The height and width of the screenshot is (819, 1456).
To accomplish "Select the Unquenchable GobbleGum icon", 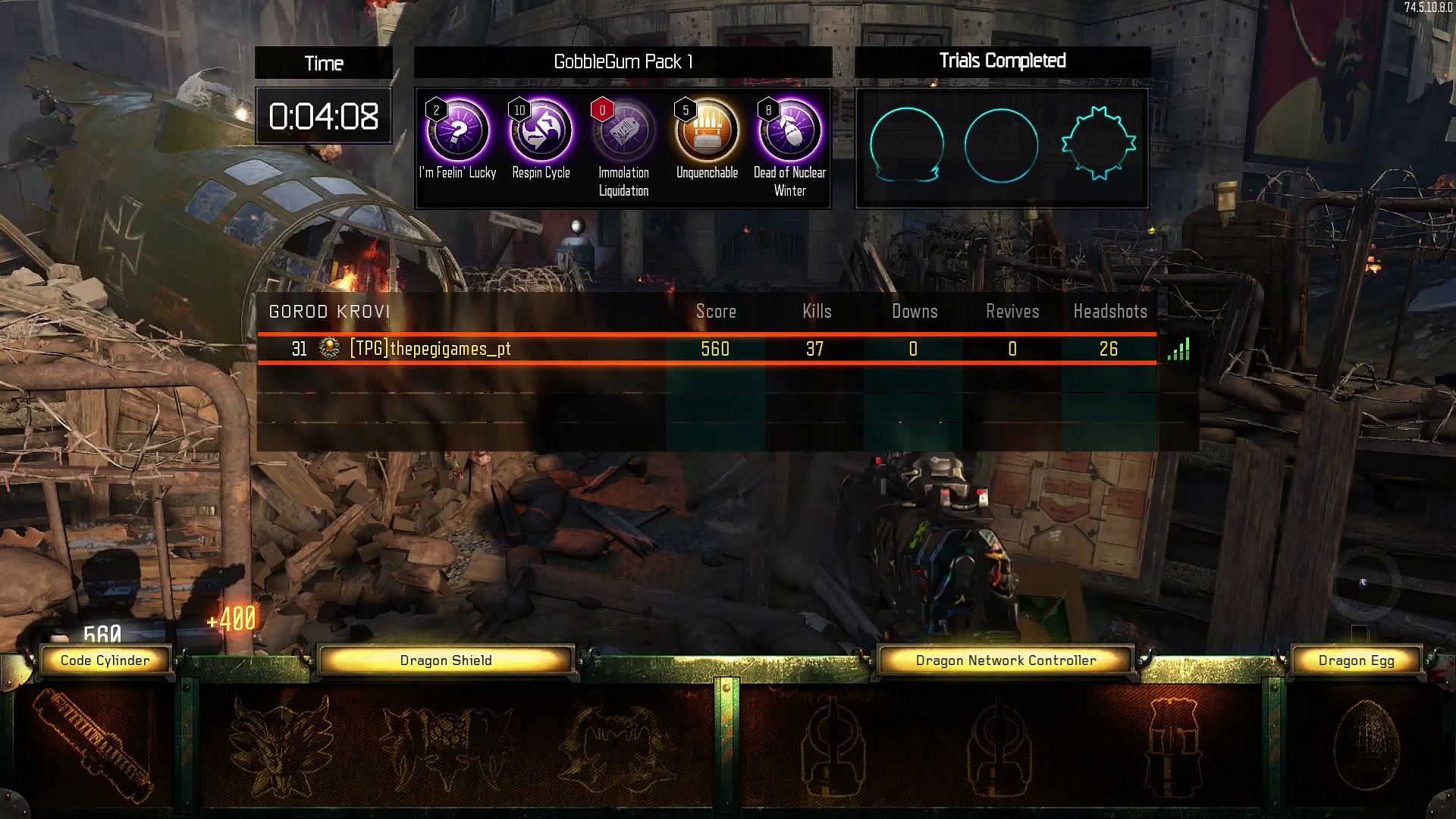I will click(x=707, y=131).
